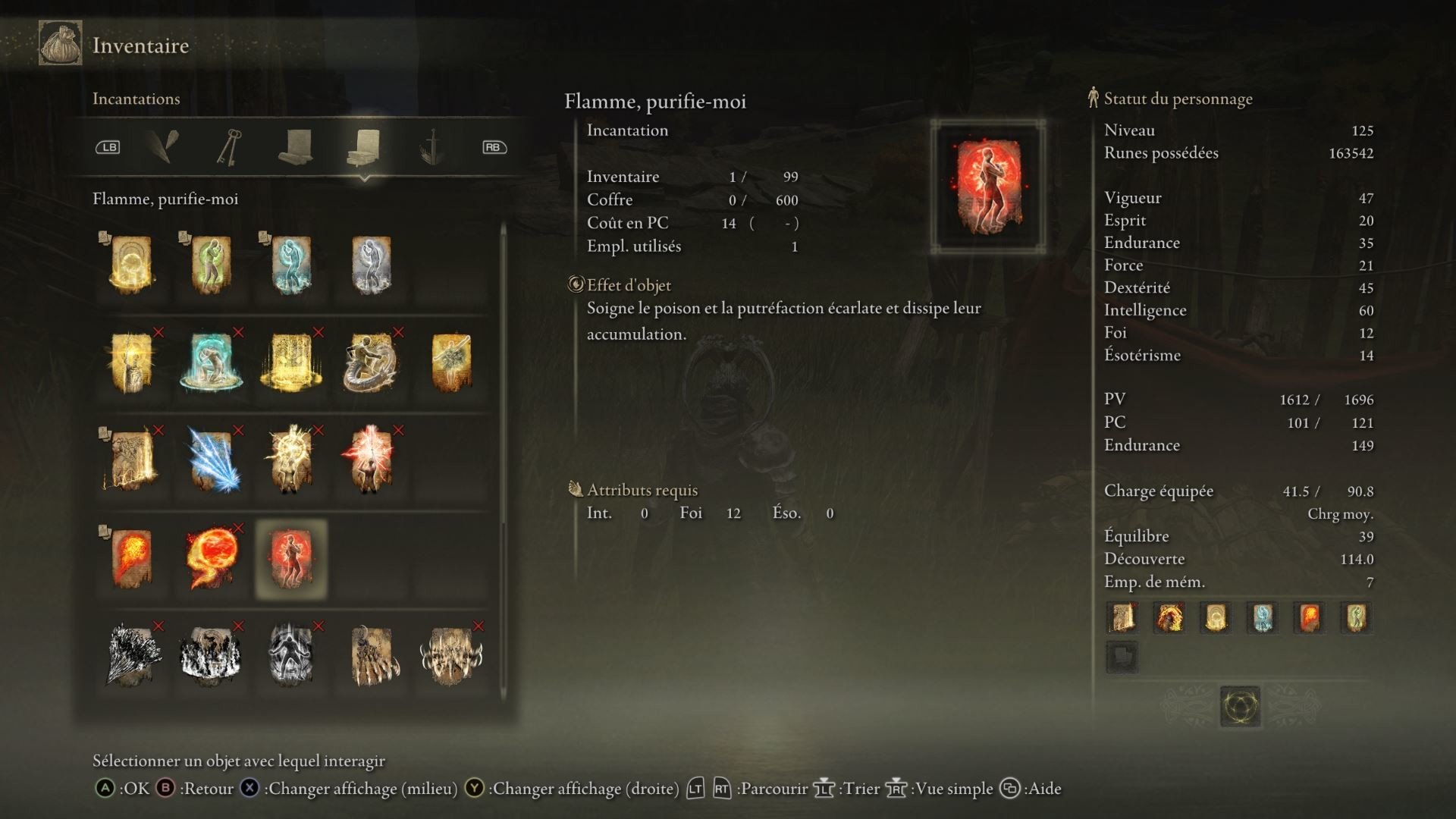Screen dimensions: 1456x819
Task: Select the highlighted Flamme, purifie-moi incantation slot
Action: point(291,559)
